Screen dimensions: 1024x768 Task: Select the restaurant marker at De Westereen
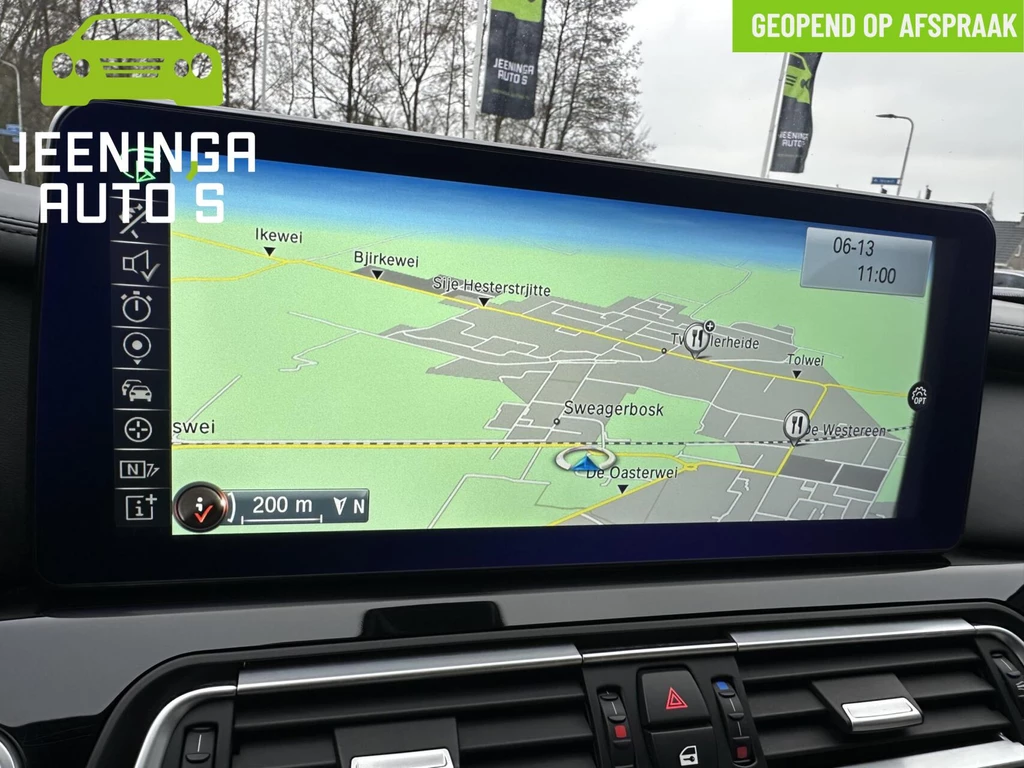[x=796, y=425]
